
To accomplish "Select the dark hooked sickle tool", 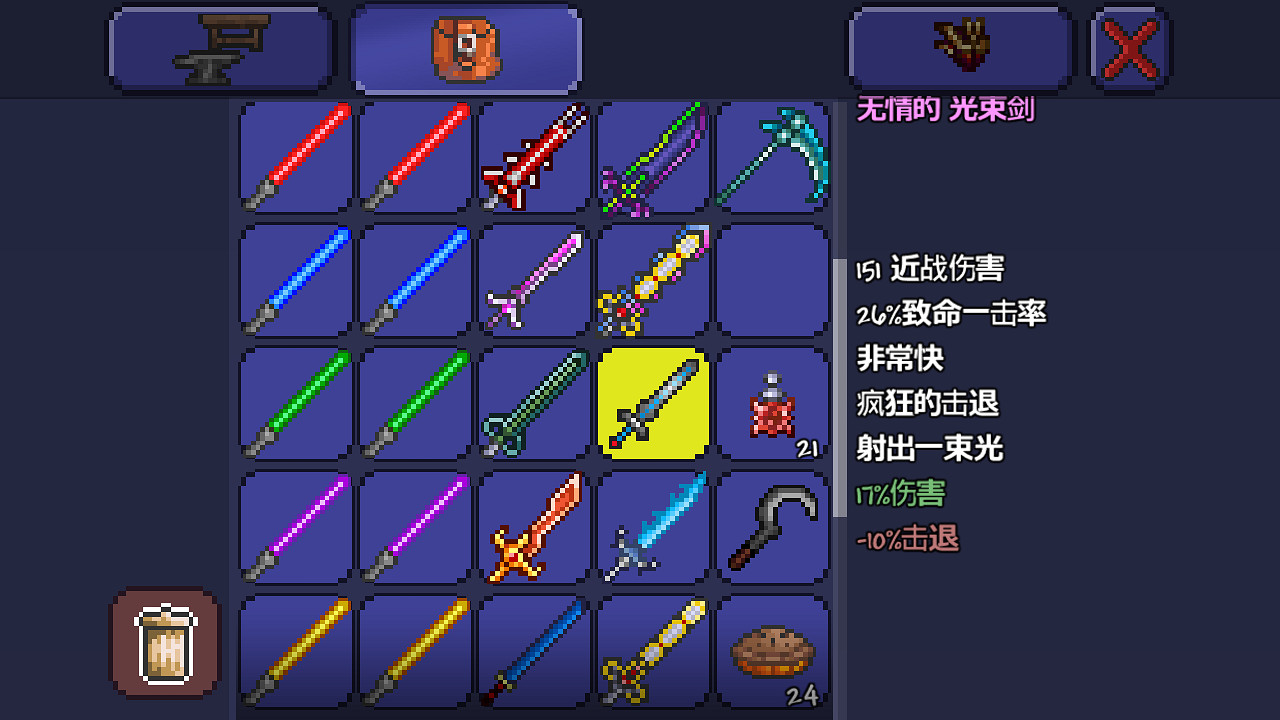I will point(772,527).
